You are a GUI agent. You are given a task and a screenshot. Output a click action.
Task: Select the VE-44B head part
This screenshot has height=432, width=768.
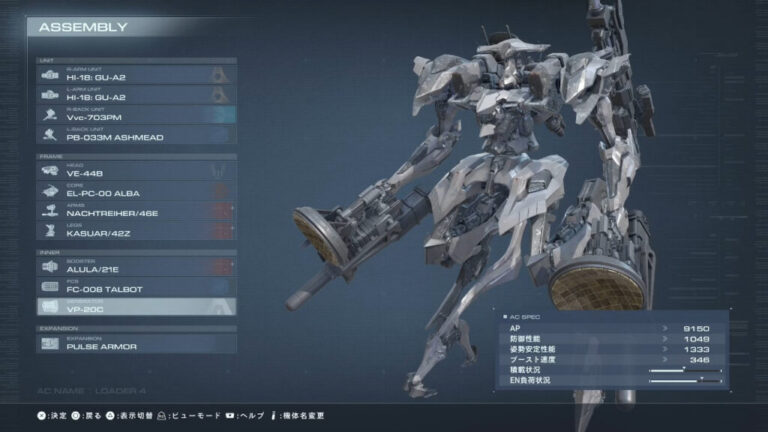tap(137, 170)
